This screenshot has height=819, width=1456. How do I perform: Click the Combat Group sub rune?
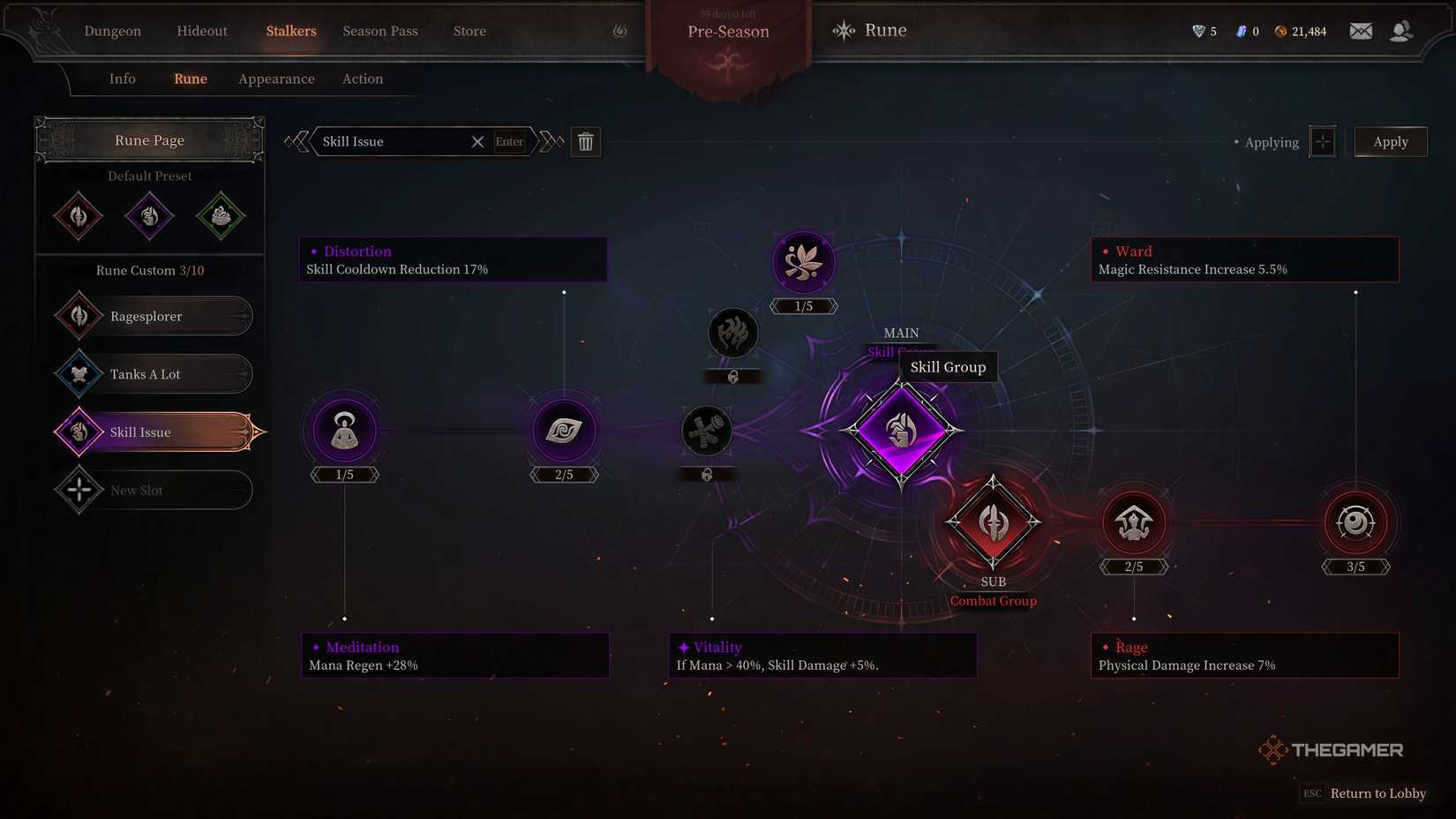pyautogui.click(x=994, y=521)
